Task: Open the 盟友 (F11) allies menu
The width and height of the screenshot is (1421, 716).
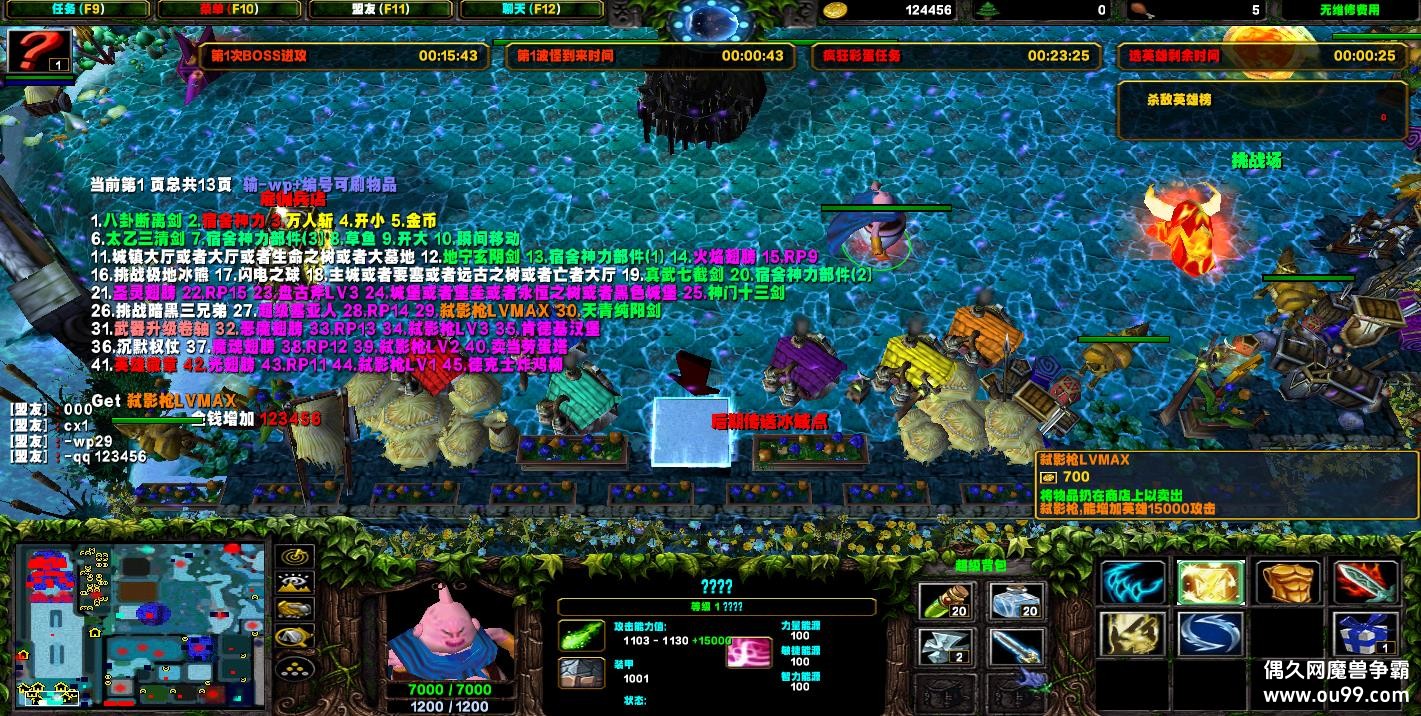Action: click(380, 10)
